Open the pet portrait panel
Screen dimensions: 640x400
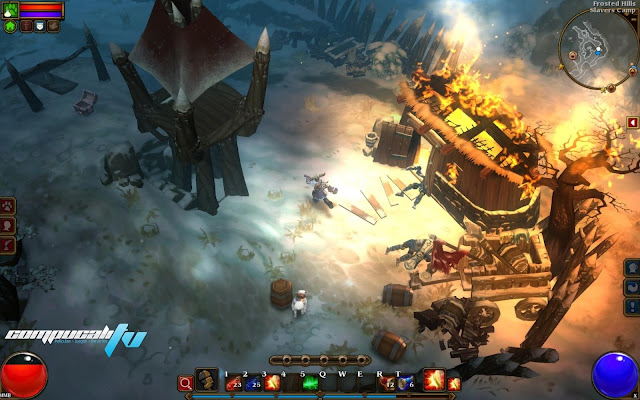coord(10,9)
